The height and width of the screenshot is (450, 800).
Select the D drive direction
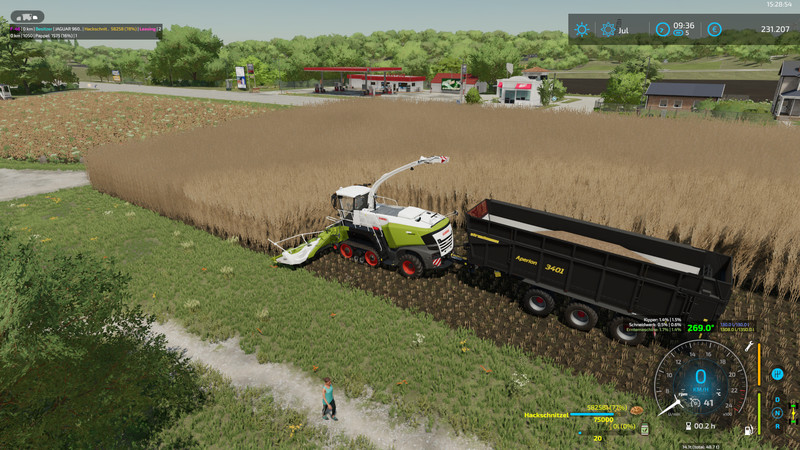(777, 399)
